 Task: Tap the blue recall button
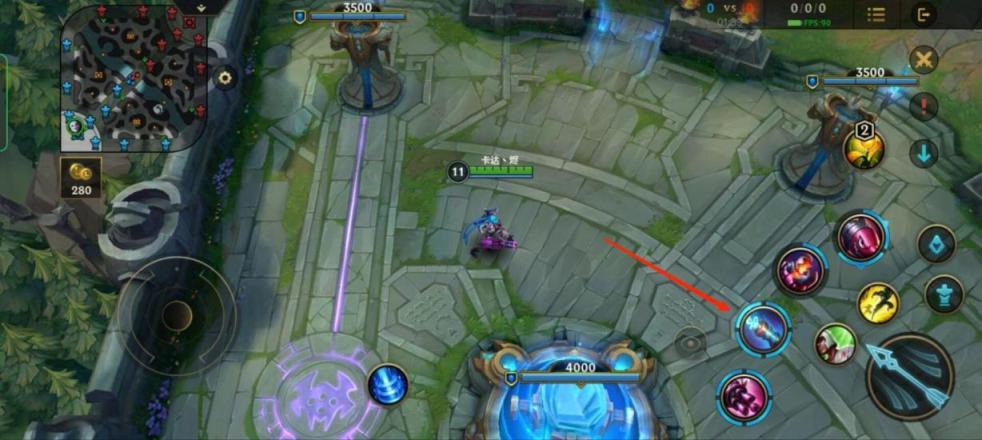[x=387, y=385]
